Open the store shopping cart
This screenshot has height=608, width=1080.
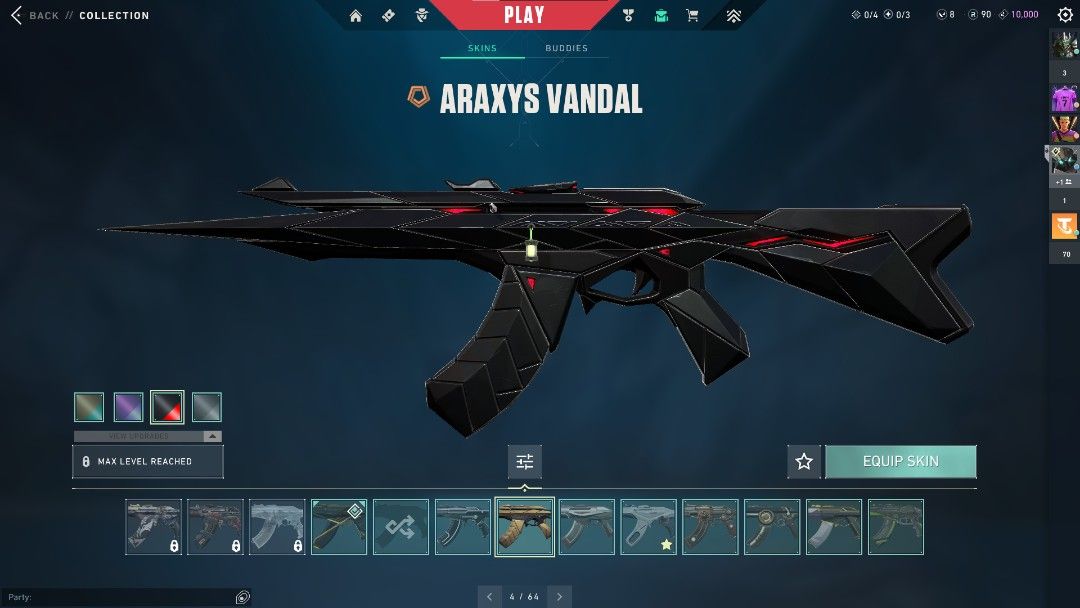692,15
